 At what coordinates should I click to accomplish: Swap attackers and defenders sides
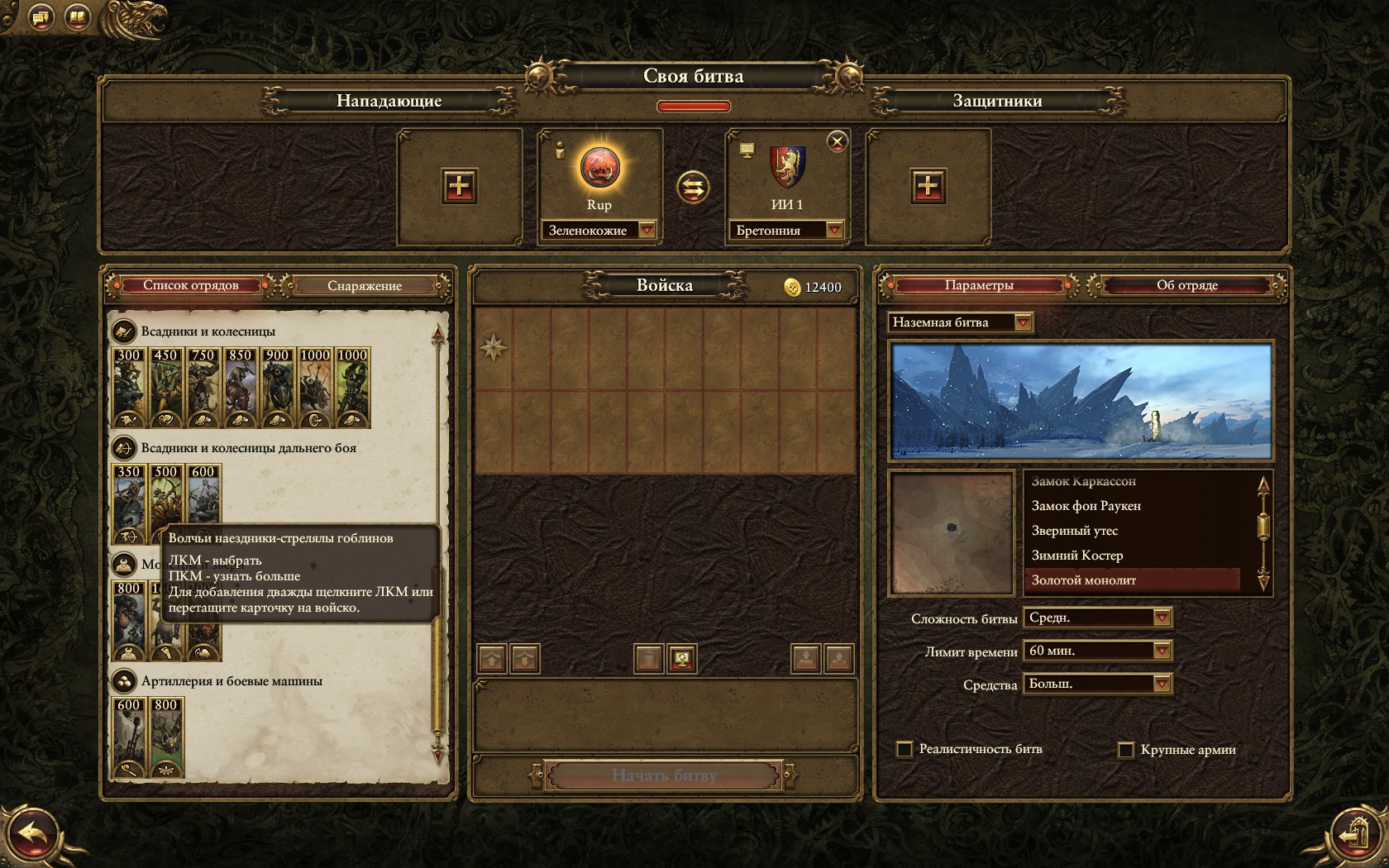[693, 187]
